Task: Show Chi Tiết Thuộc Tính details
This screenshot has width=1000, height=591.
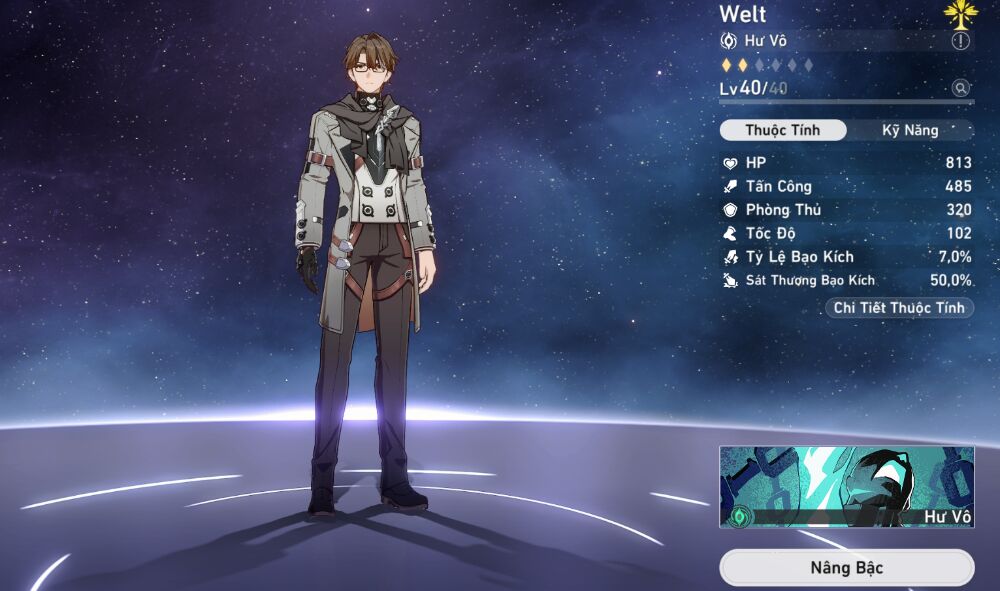Action: (x=899, y=308)
